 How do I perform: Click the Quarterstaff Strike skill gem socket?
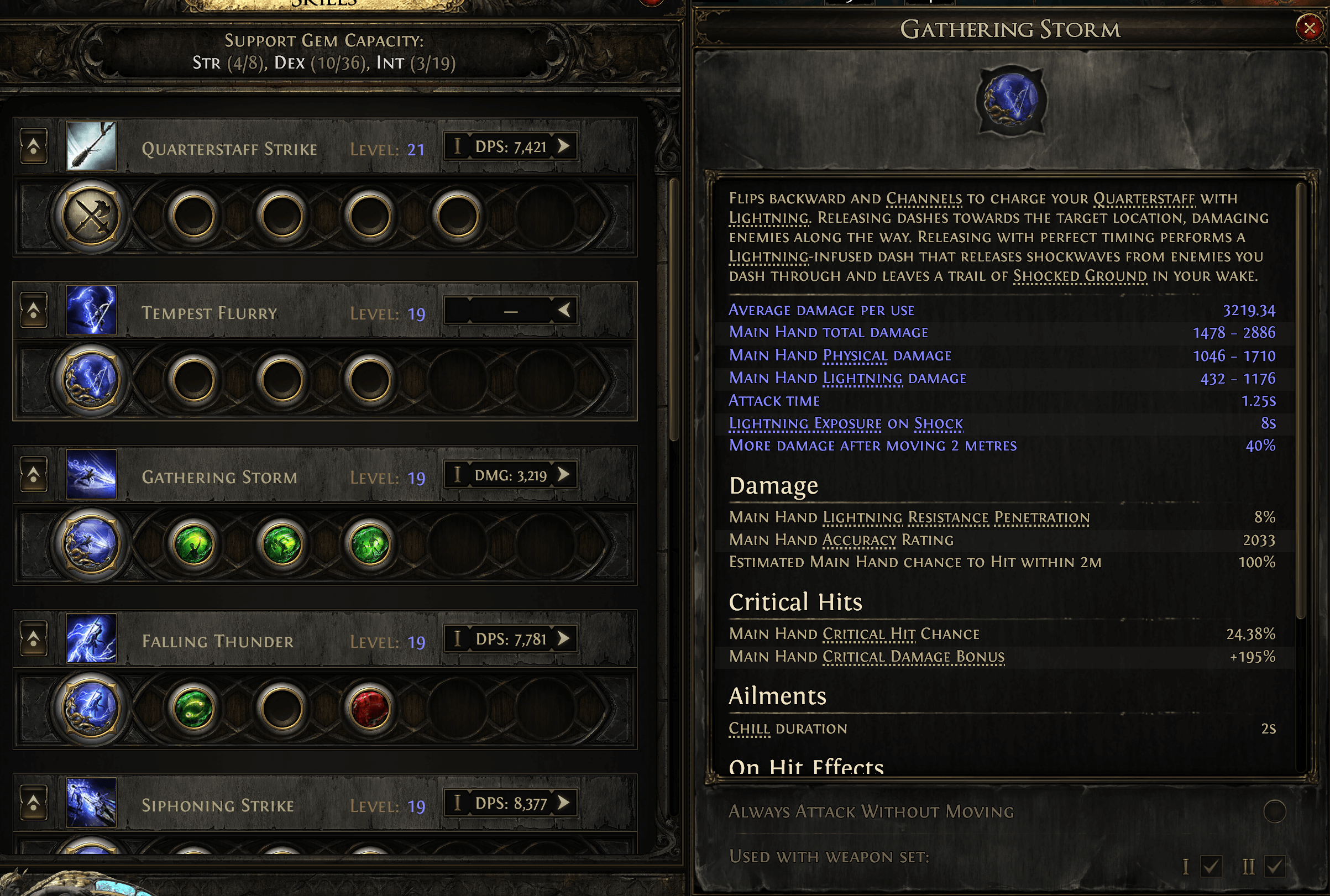(91, 216)
